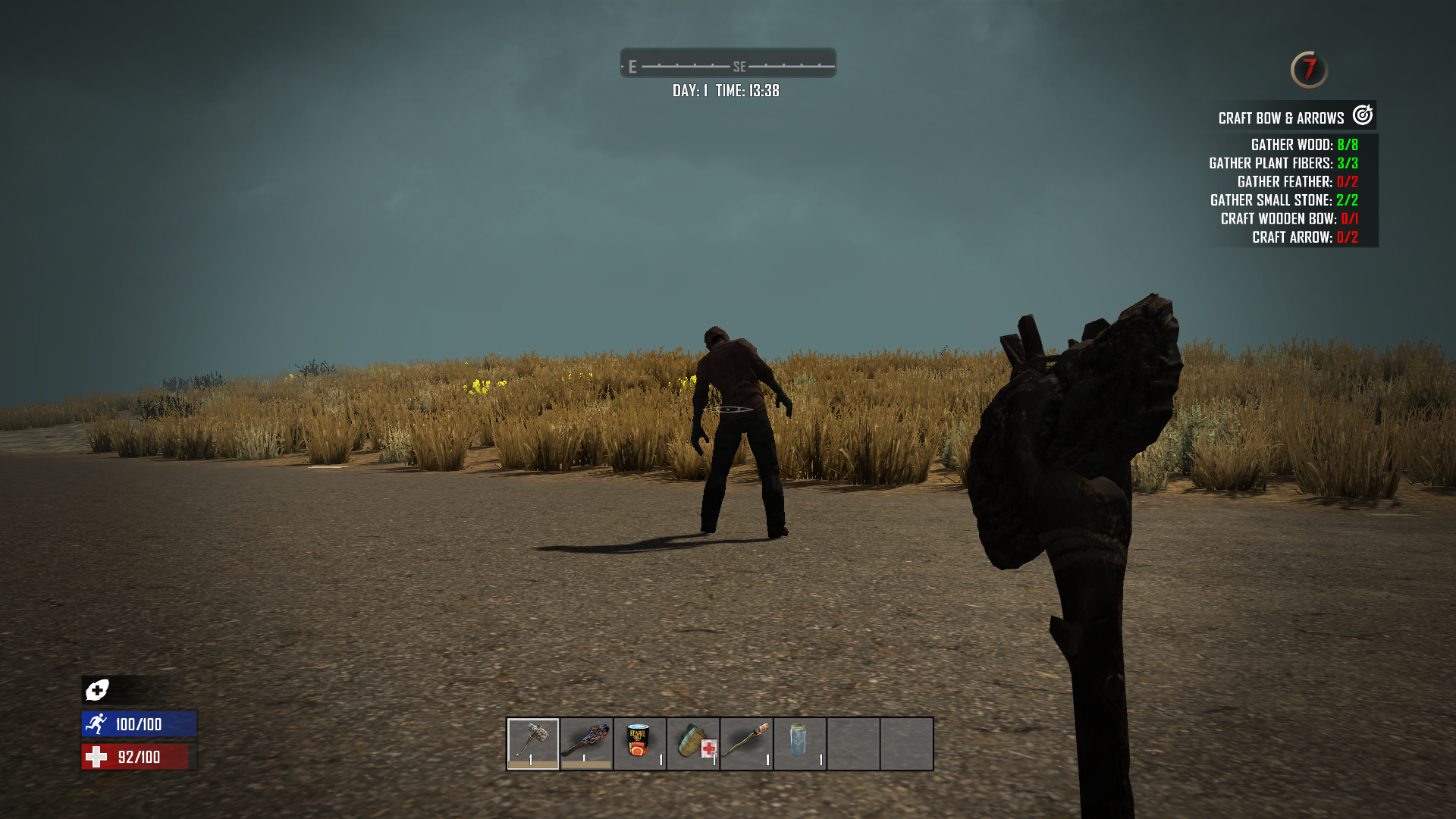1456x819 pixels.
Task: Expand the CRAFT WOODEN BOW objective
Action: (x=1289, y=218)
